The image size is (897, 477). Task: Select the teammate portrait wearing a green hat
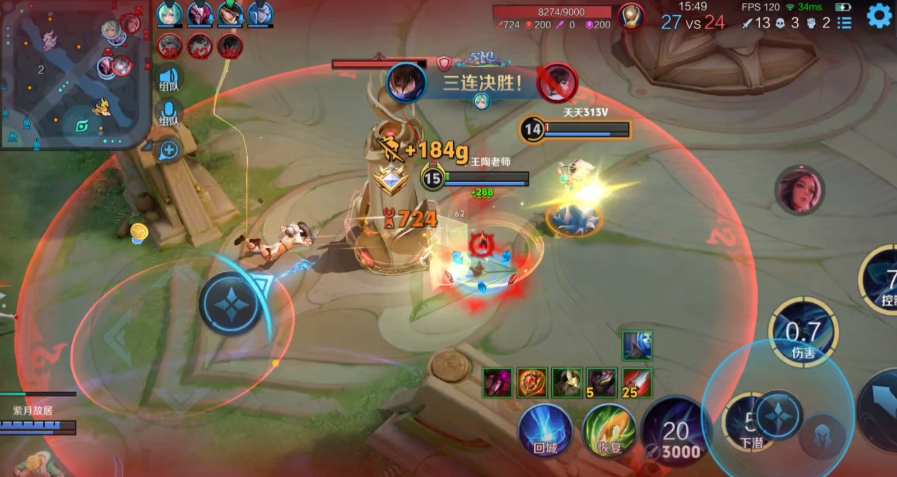pyautogui.click(x=230, y=14)
